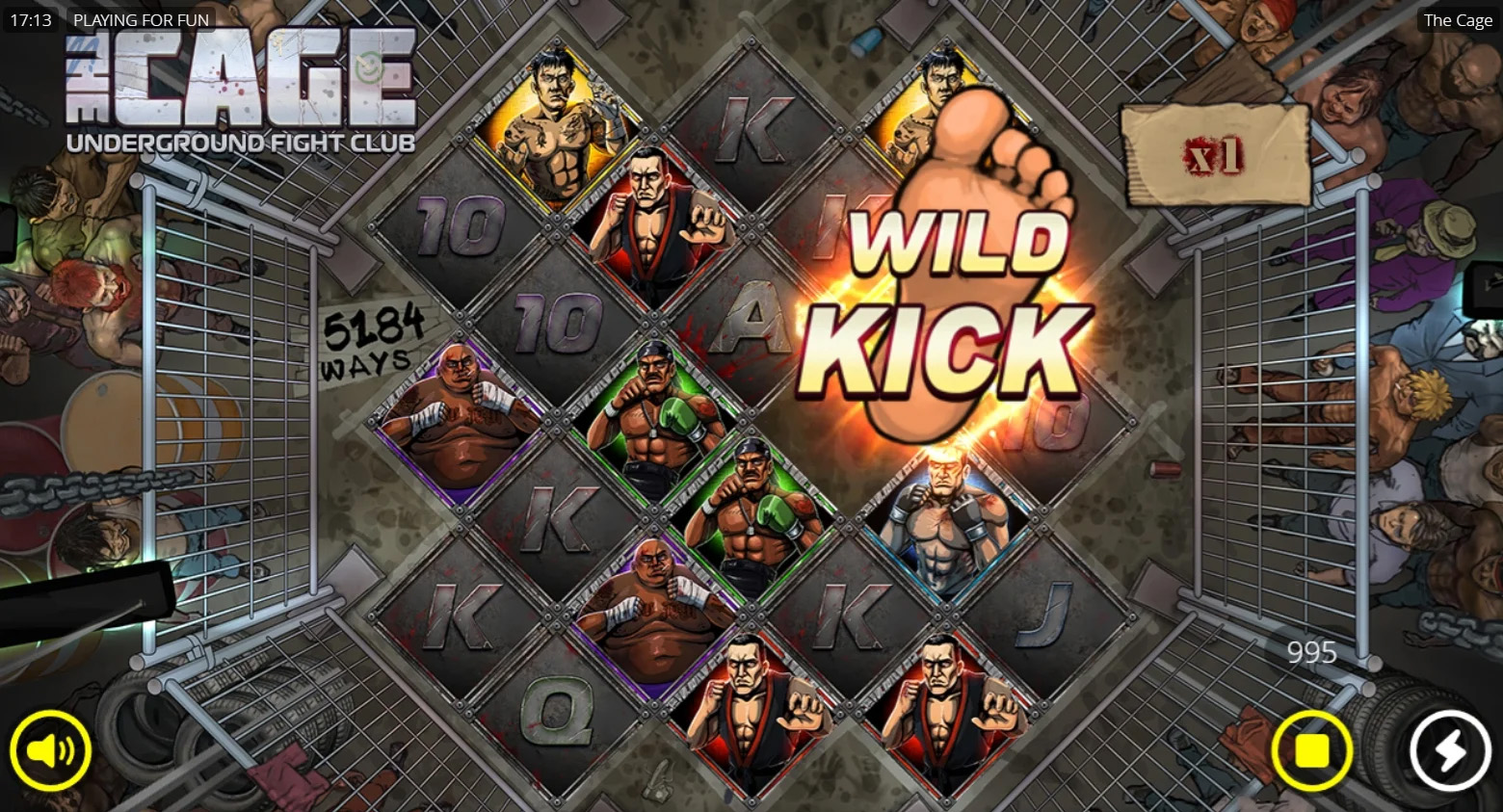Toggle the sound speaker button
The width and height of the screenshot is (1503, 812).
pos(50,750)
